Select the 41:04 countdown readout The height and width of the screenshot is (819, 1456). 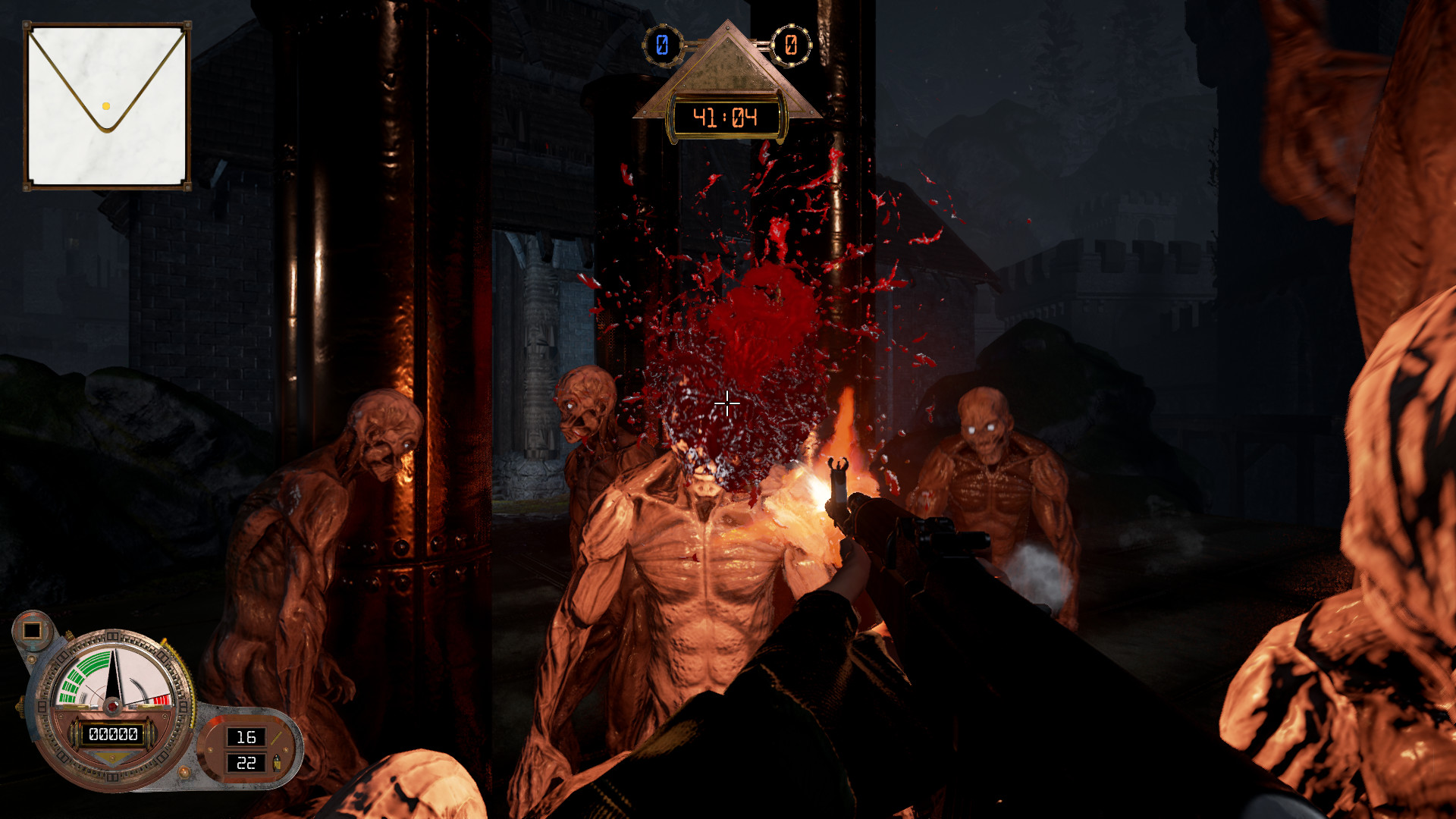point(726,116)
